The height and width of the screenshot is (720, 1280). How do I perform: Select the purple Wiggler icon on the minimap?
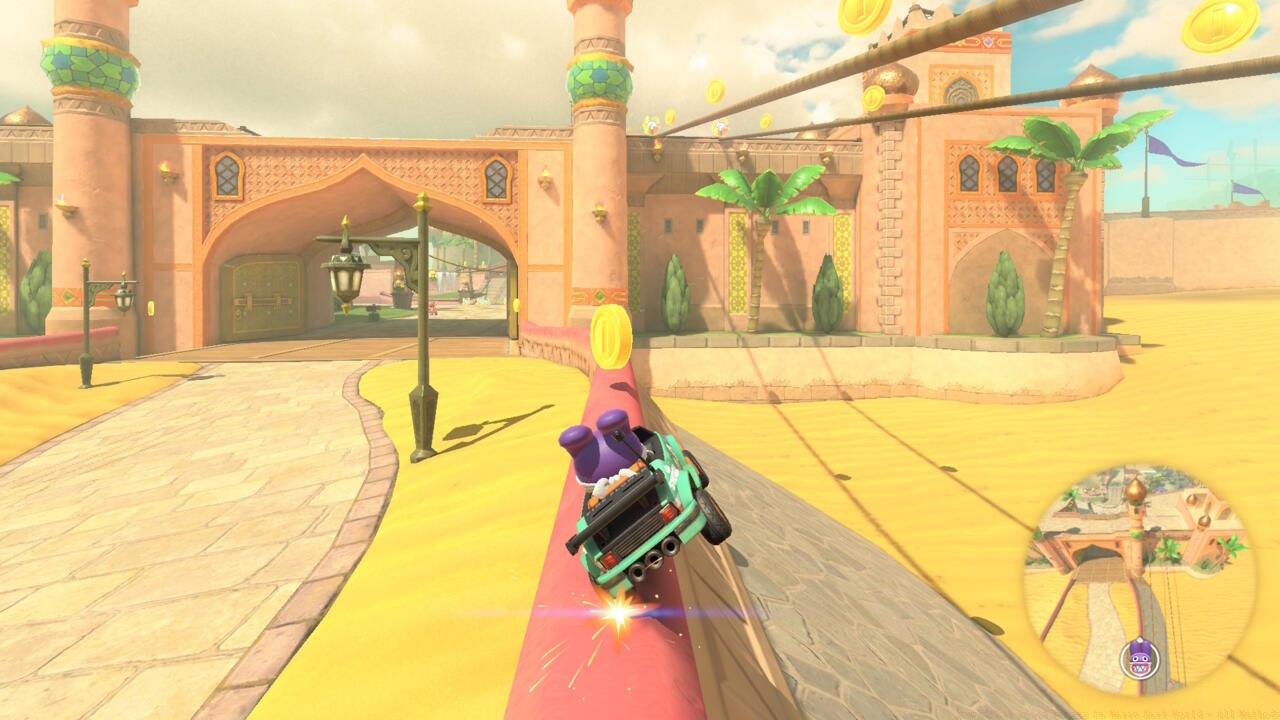(1139, 658)
